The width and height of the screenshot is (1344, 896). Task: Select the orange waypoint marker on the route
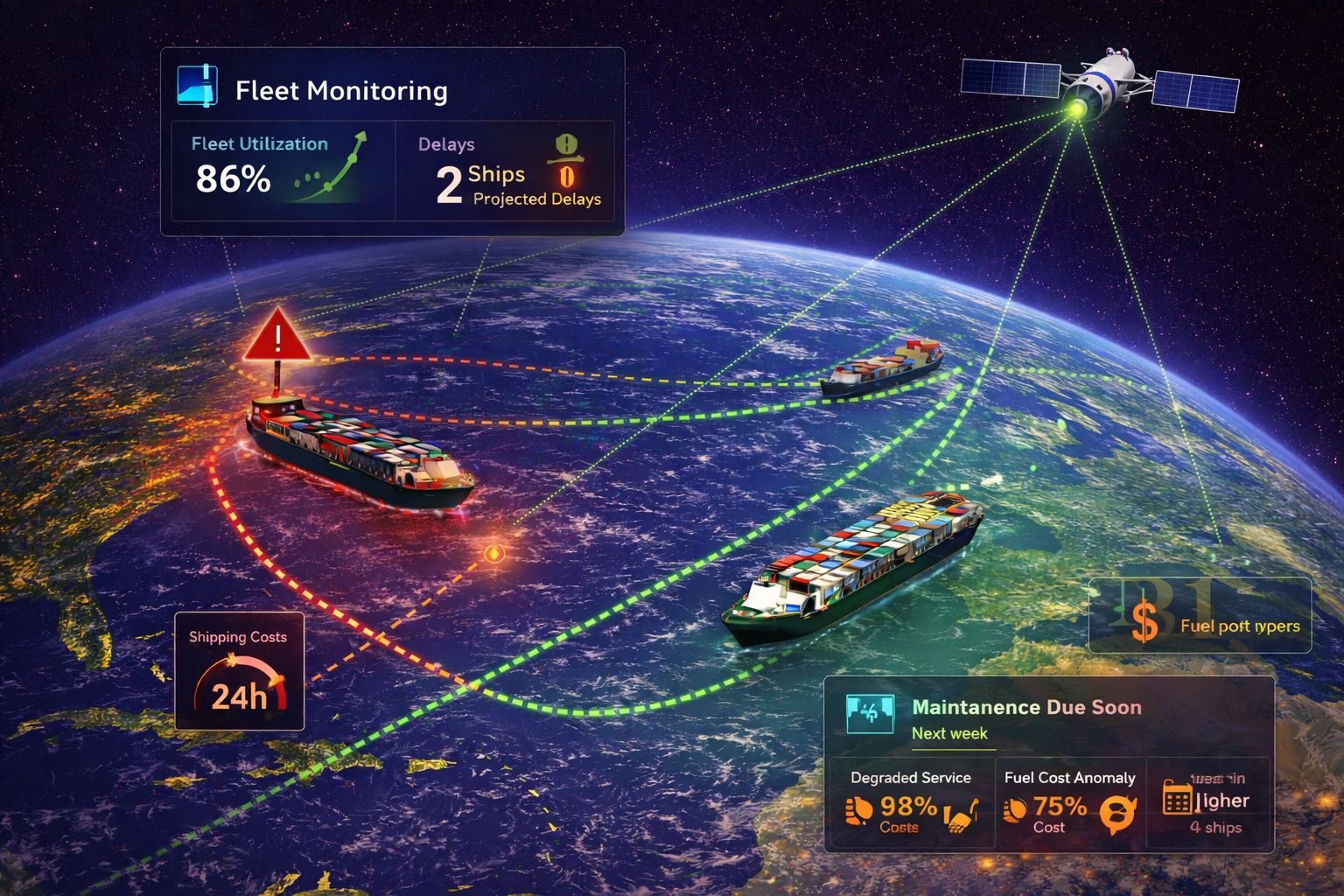coord(494,553)
